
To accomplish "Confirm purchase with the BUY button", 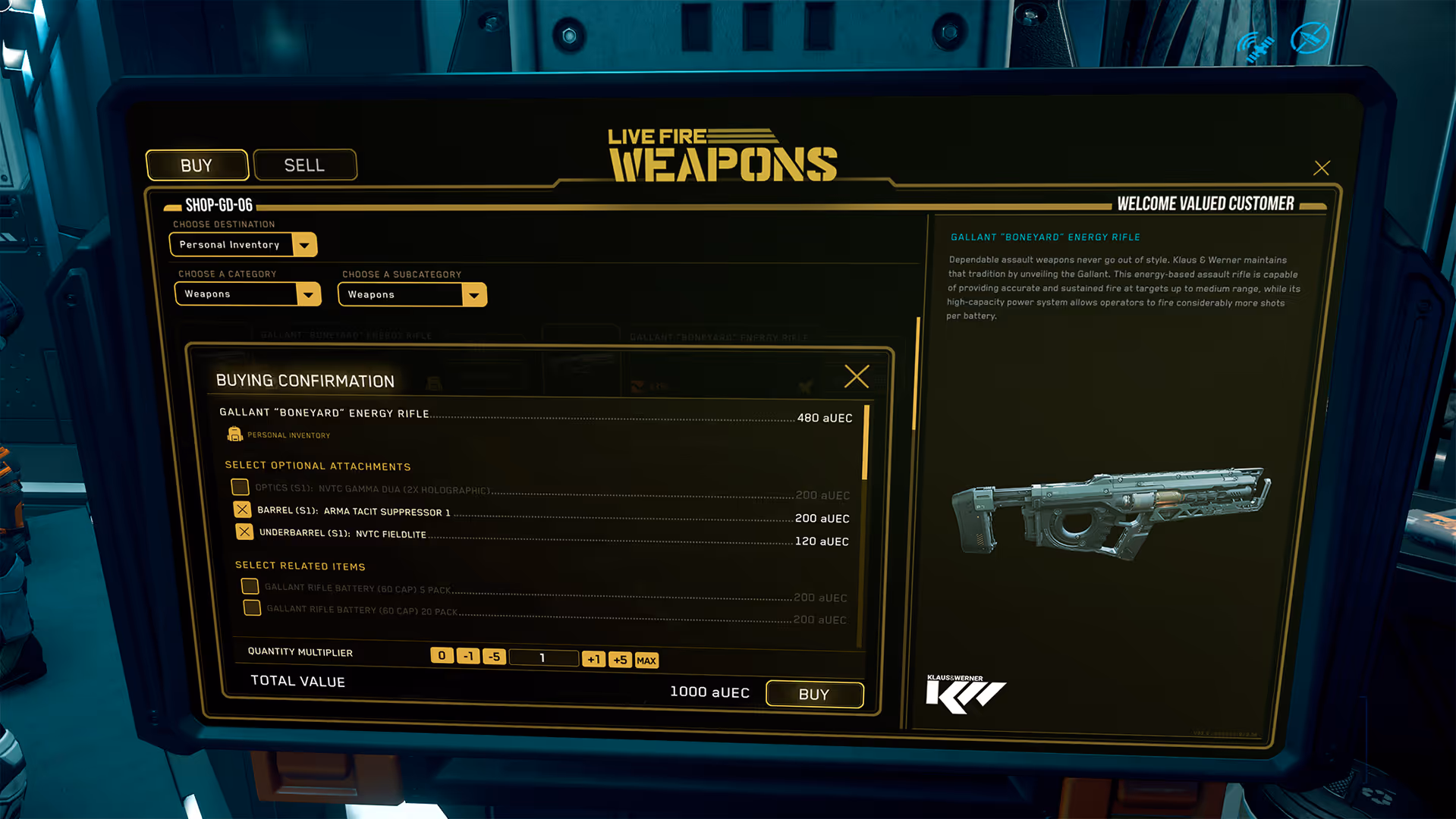I will 814,694.
